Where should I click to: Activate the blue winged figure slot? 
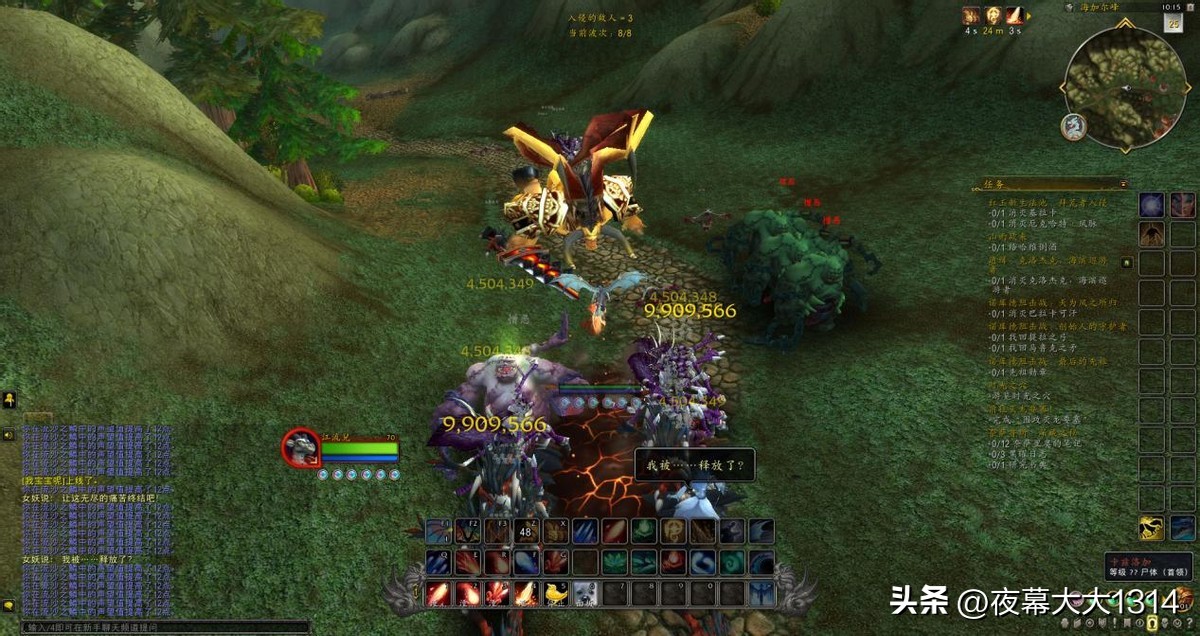[x=762, y=594]
